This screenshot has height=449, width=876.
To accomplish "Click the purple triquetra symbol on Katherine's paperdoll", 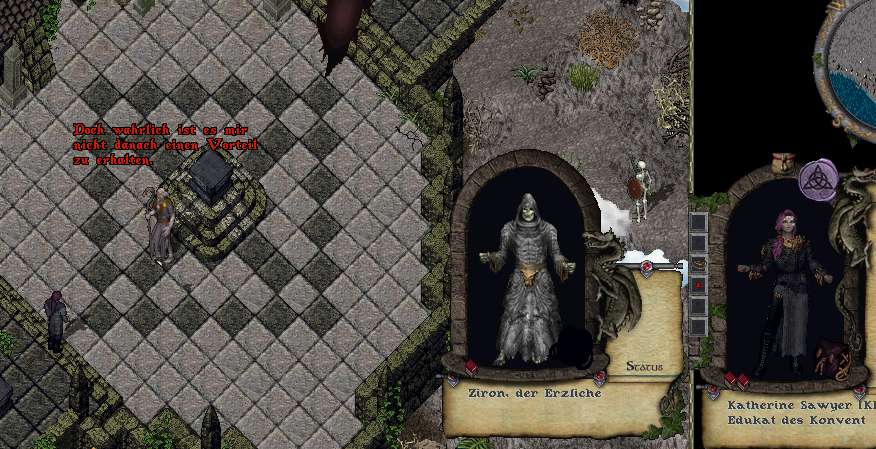I will 818,180.
